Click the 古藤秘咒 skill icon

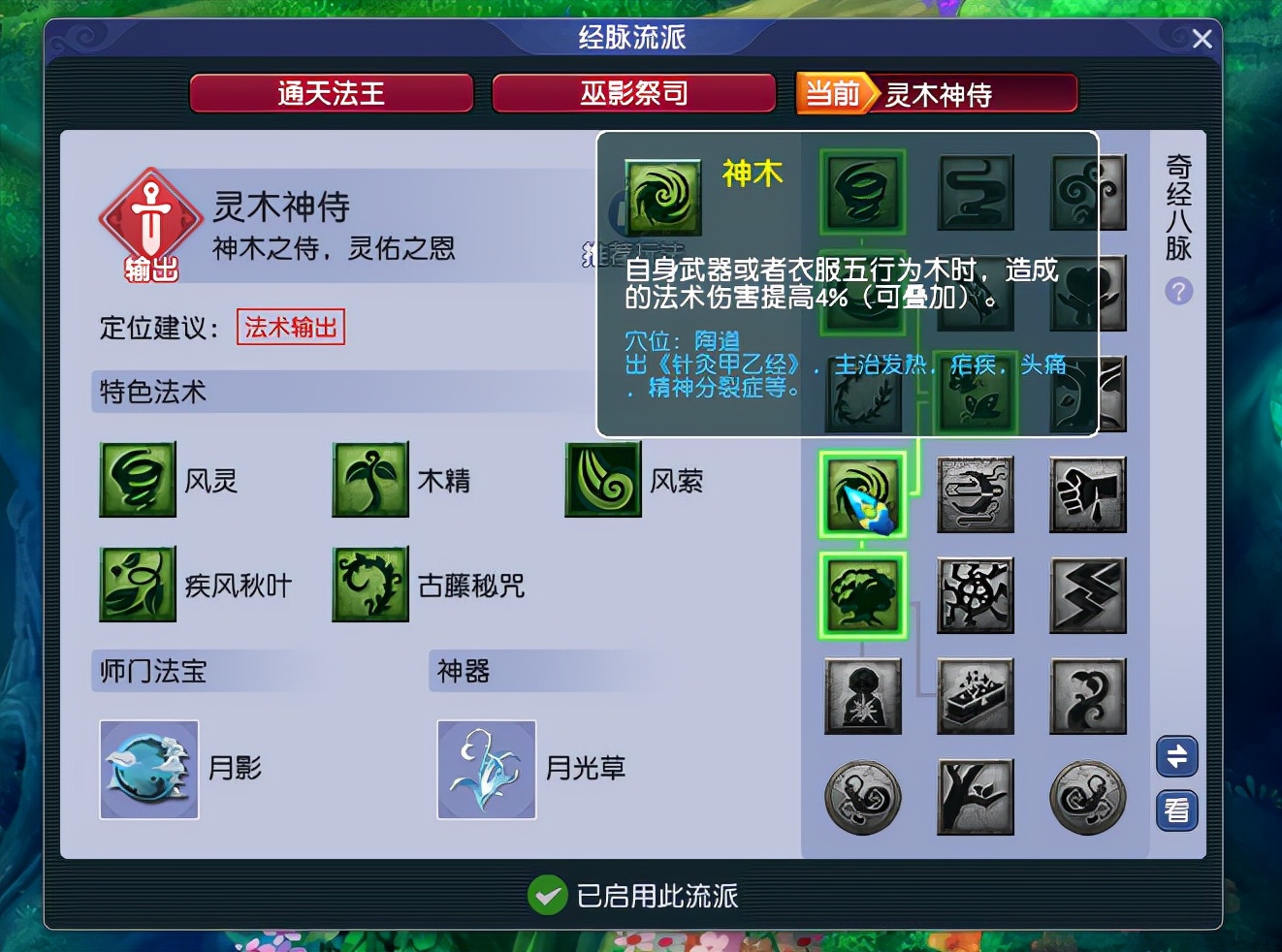(370, 585)
